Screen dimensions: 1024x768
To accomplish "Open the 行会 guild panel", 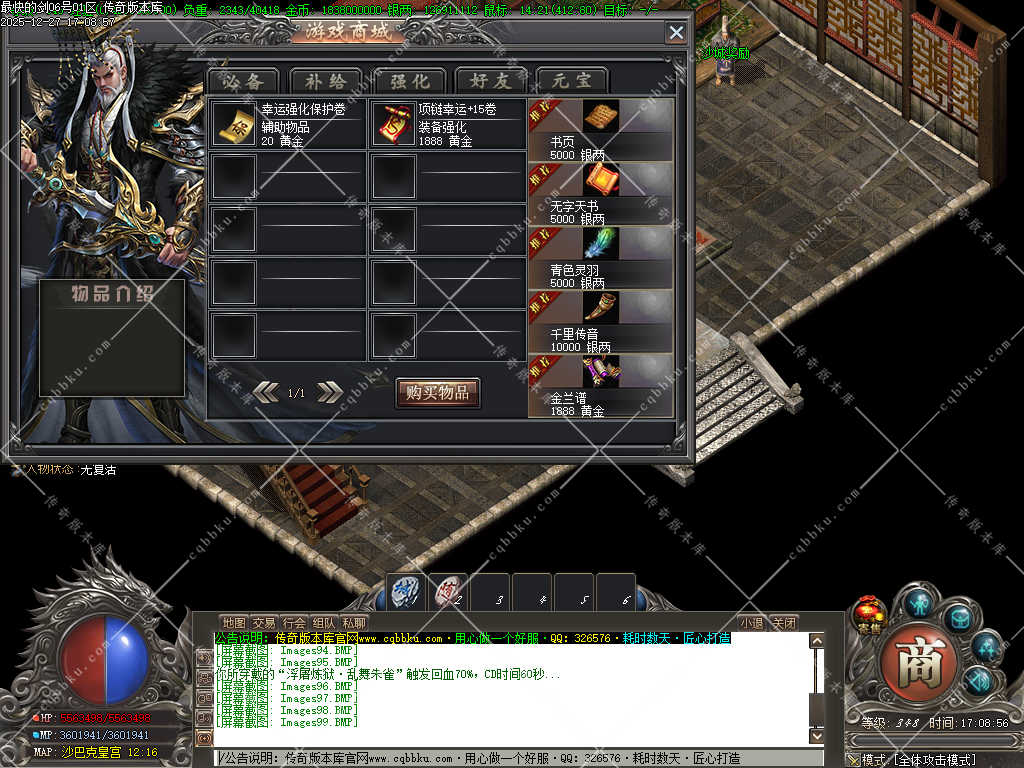I will (x=294, y=622).
